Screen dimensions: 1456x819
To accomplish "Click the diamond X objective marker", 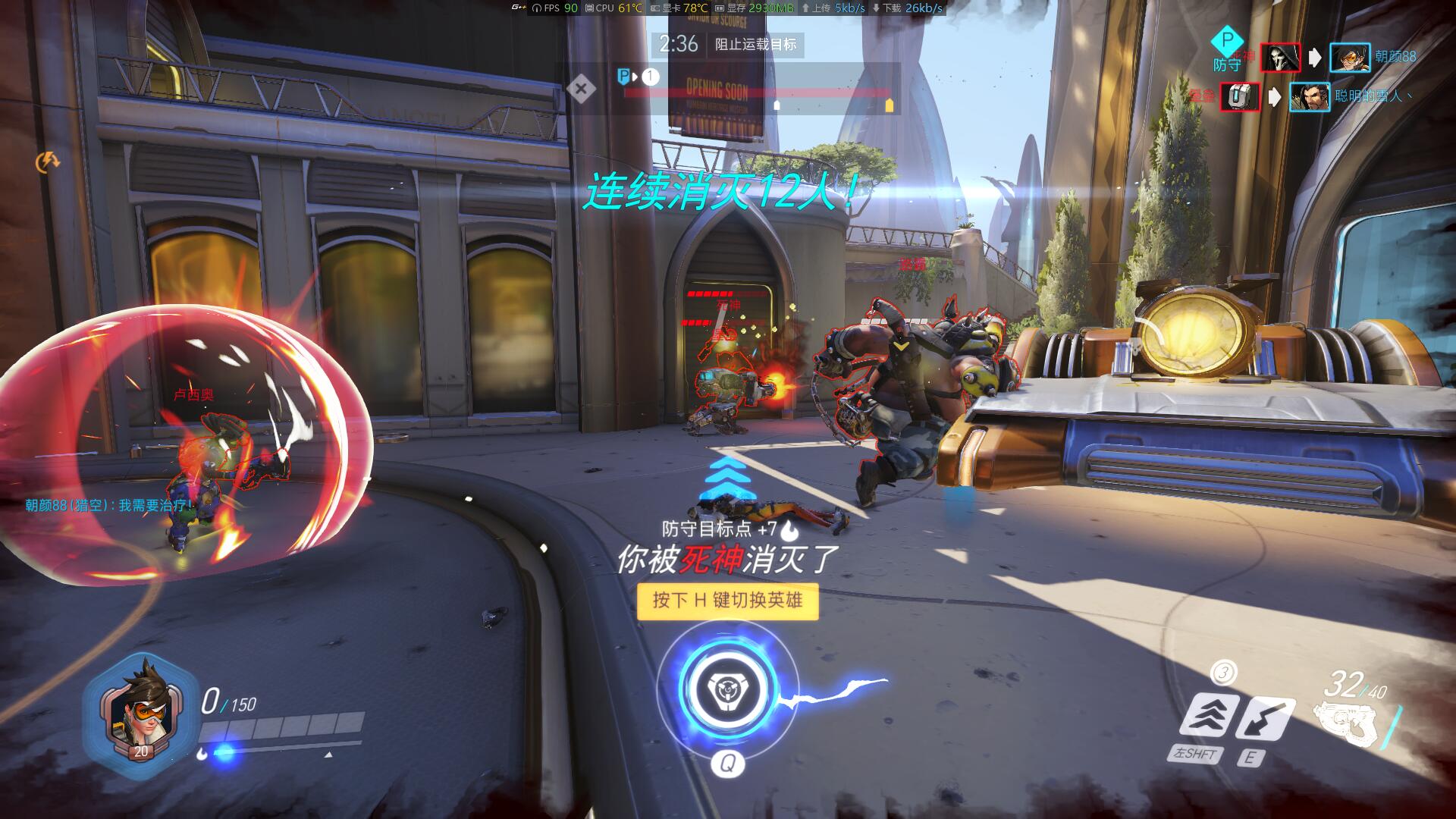I will click(581, 89).
